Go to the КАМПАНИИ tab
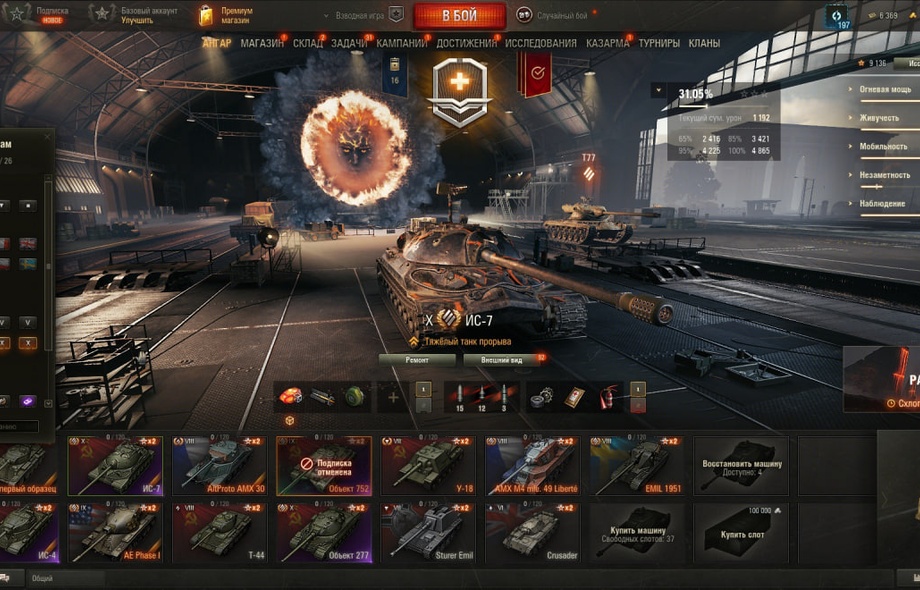Viewport: 920px width, 590px height. (401, 43)
